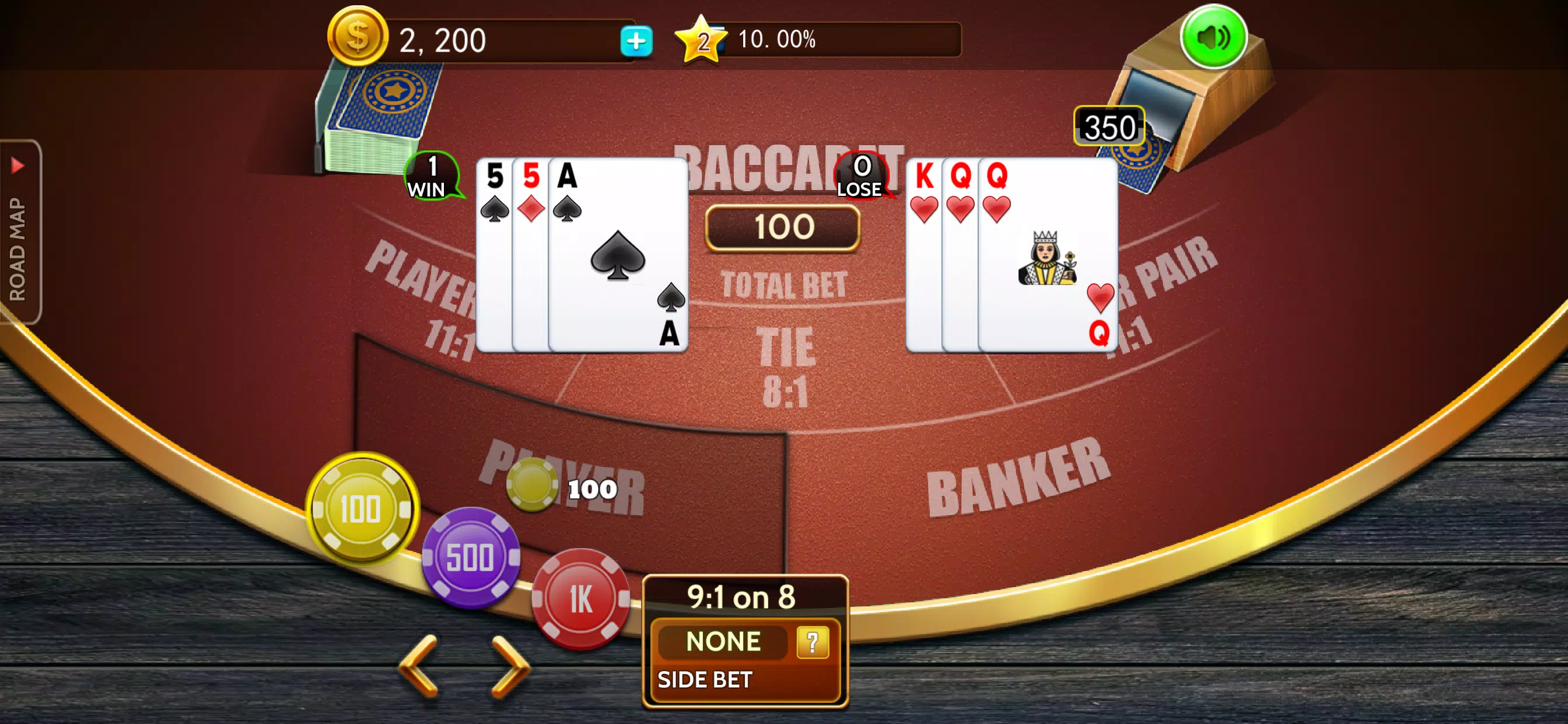Pick the red 1K chip
Viewport: 1568px width, 724px height.
point(580,599)
